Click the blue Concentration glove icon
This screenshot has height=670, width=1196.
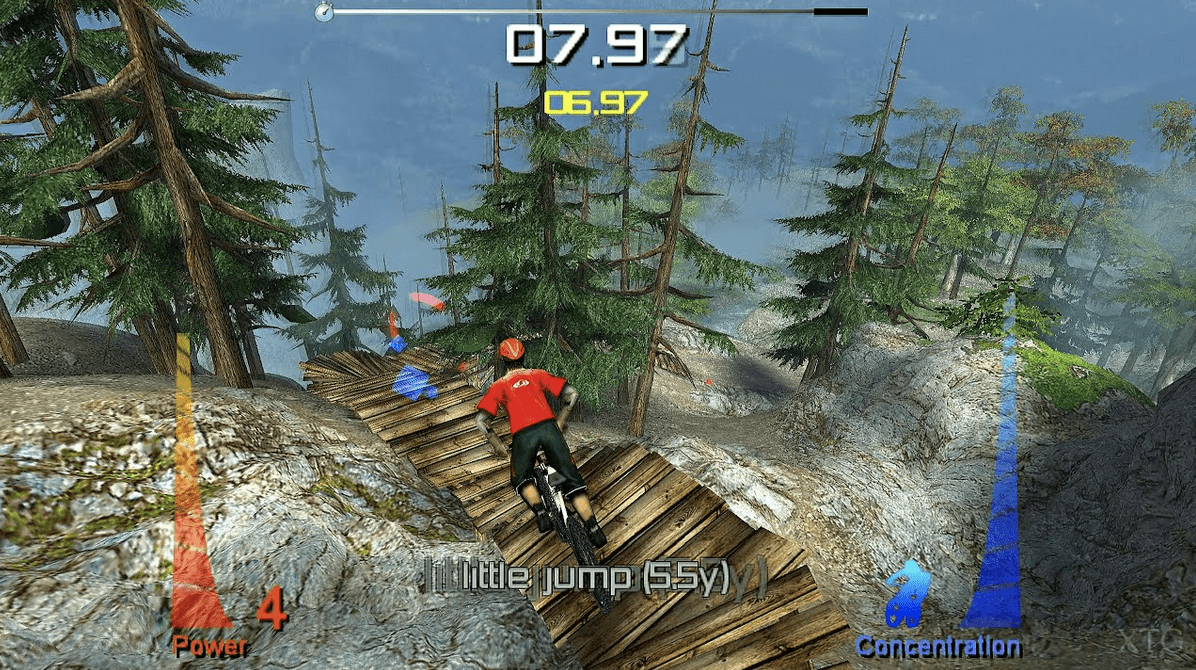908,594
